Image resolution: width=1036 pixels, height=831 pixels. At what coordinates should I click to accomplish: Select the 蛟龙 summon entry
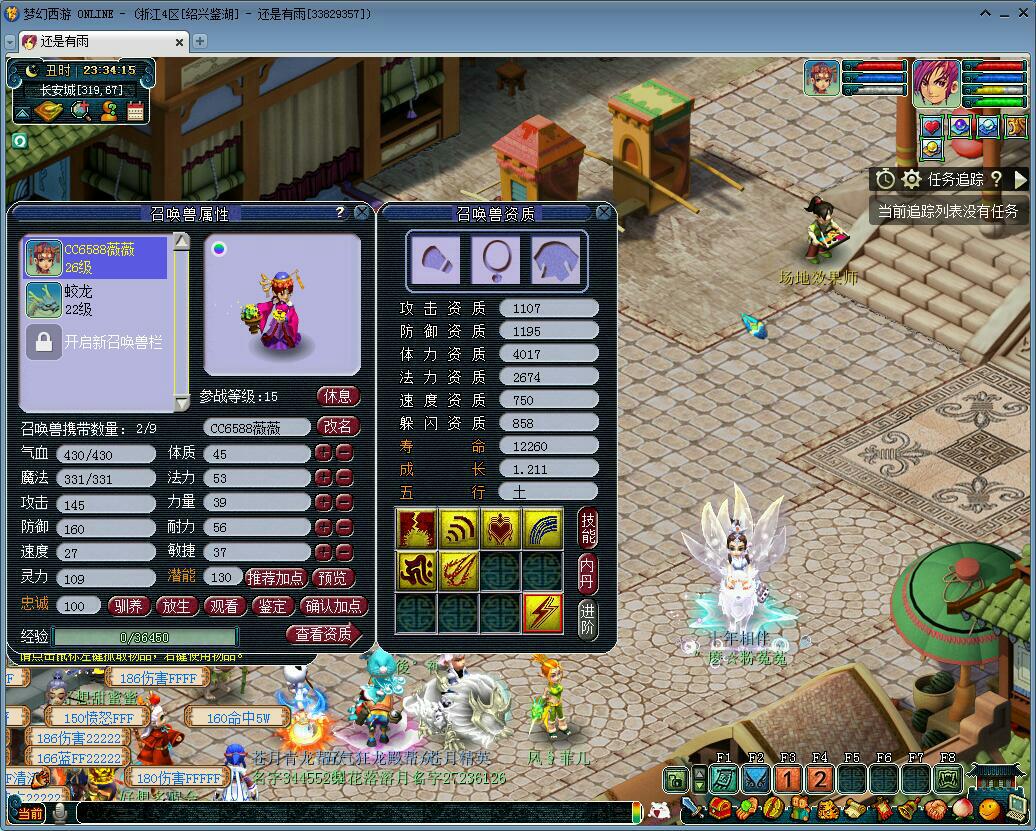click(x=96, y=299)
